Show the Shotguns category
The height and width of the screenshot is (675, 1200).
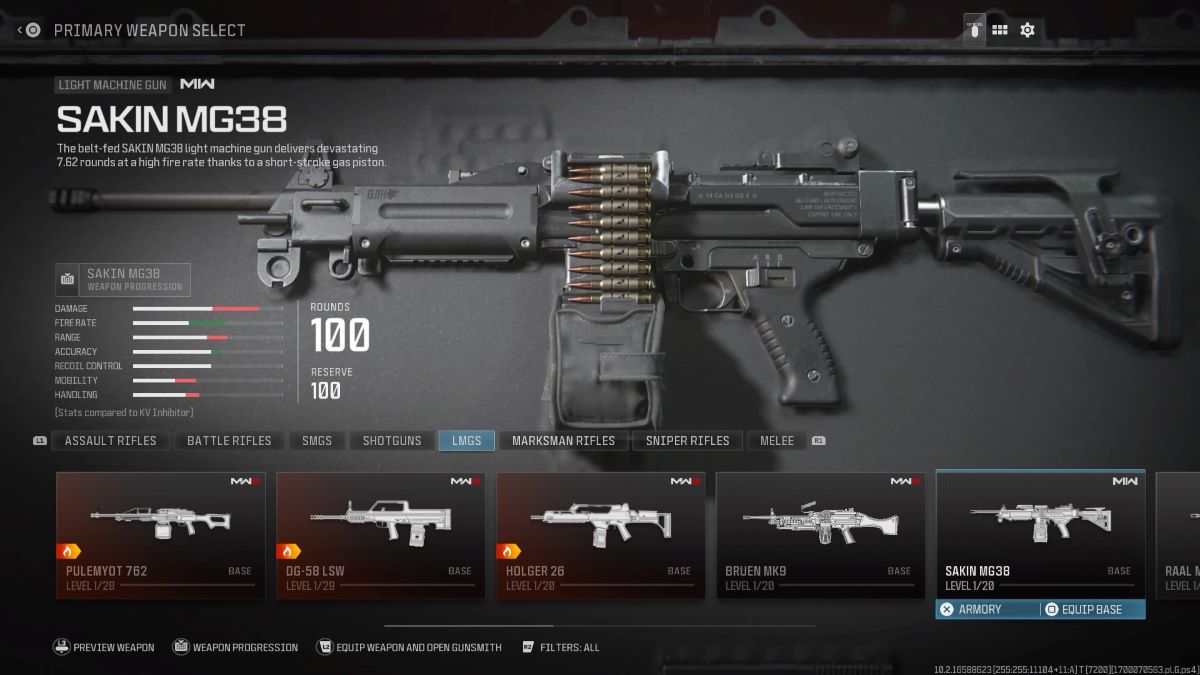pos(392,440)
